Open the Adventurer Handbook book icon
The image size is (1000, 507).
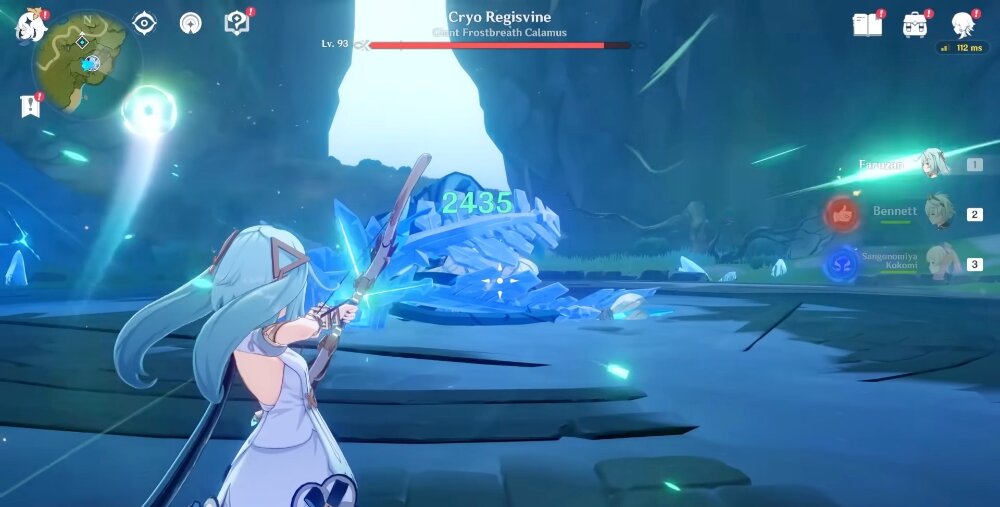867,25
